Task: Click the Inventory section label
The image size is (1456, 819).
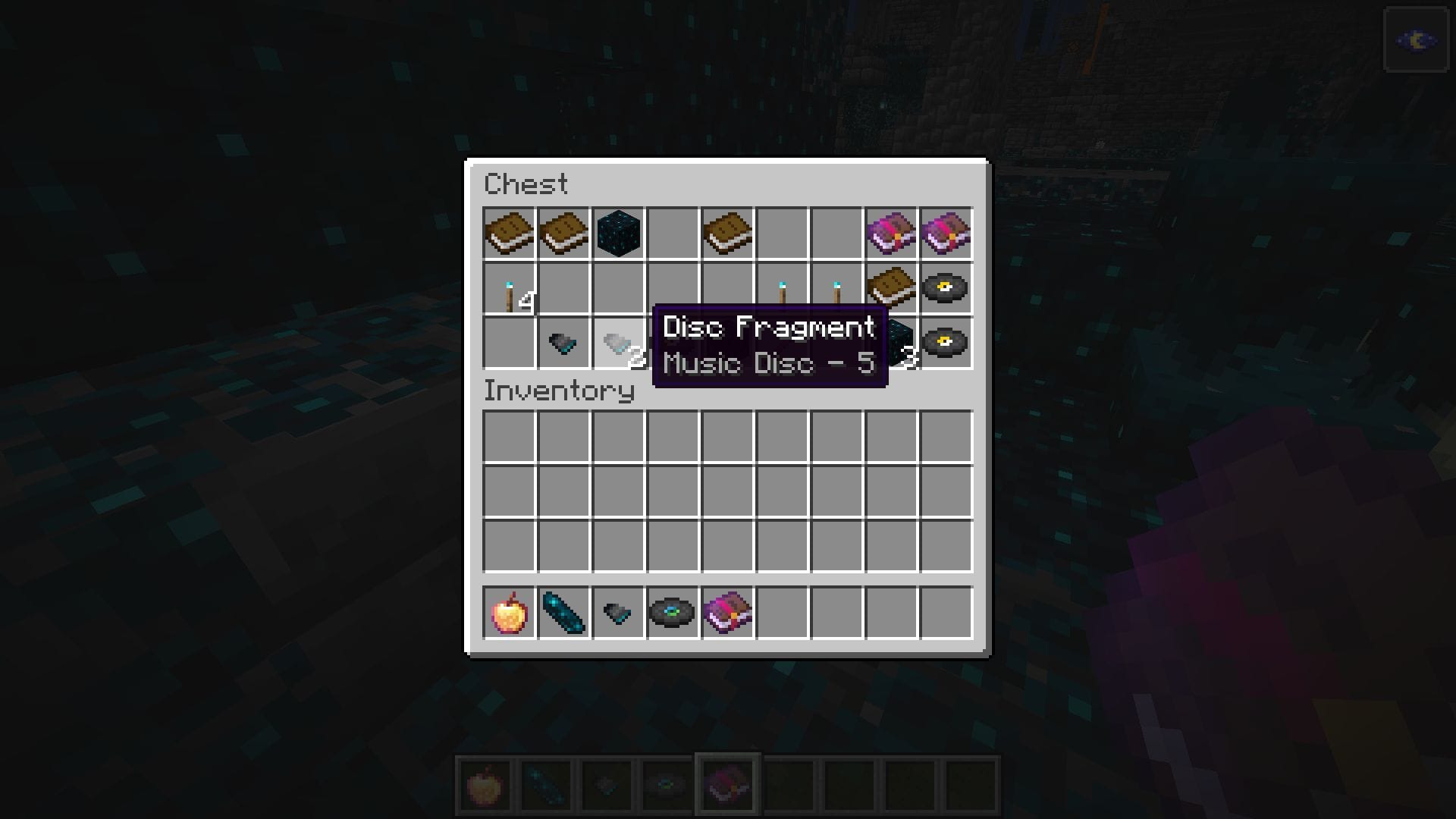Action: pos(559,392)
